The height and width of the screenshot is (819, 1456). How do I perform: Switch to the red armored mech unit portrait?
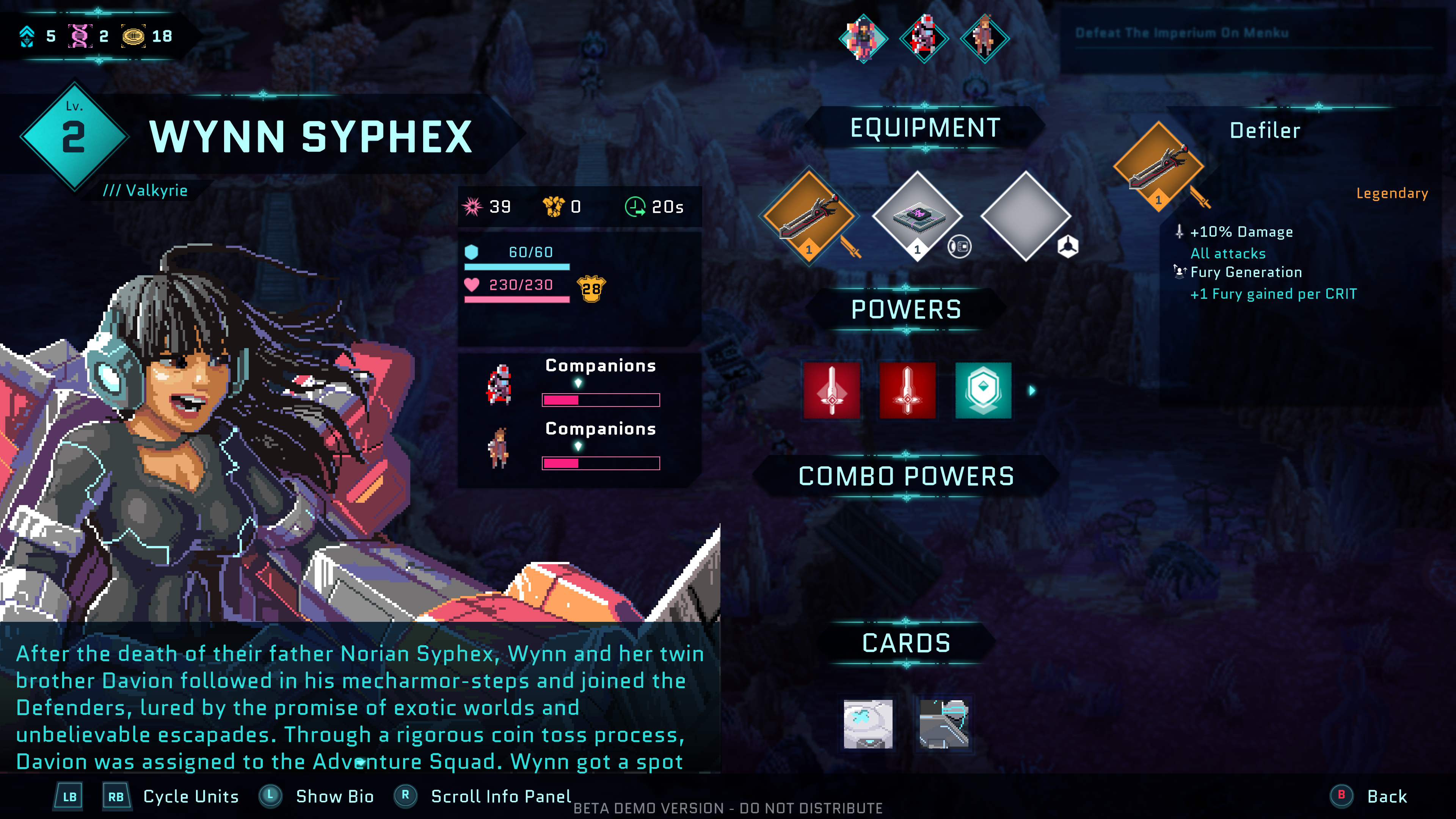tap(924, 38)
